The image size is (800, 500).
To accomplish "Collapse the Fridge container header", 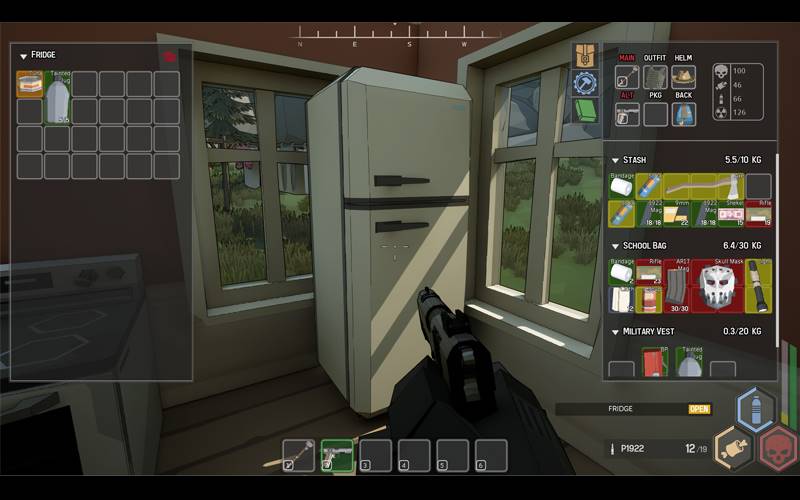I will (24, 56).
